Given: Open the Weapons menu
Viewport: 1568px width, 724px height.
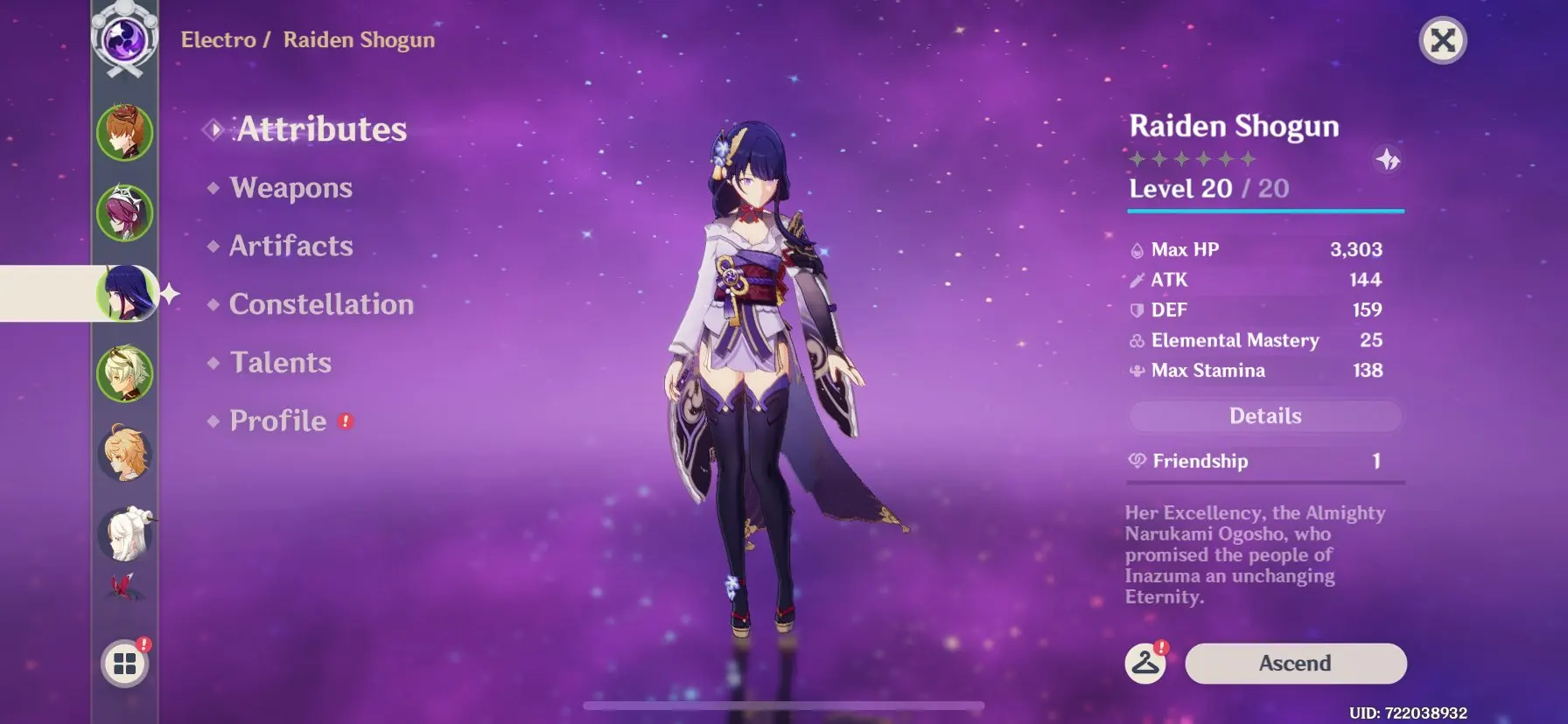Looking at the screenshot, I should click(290, 188).
